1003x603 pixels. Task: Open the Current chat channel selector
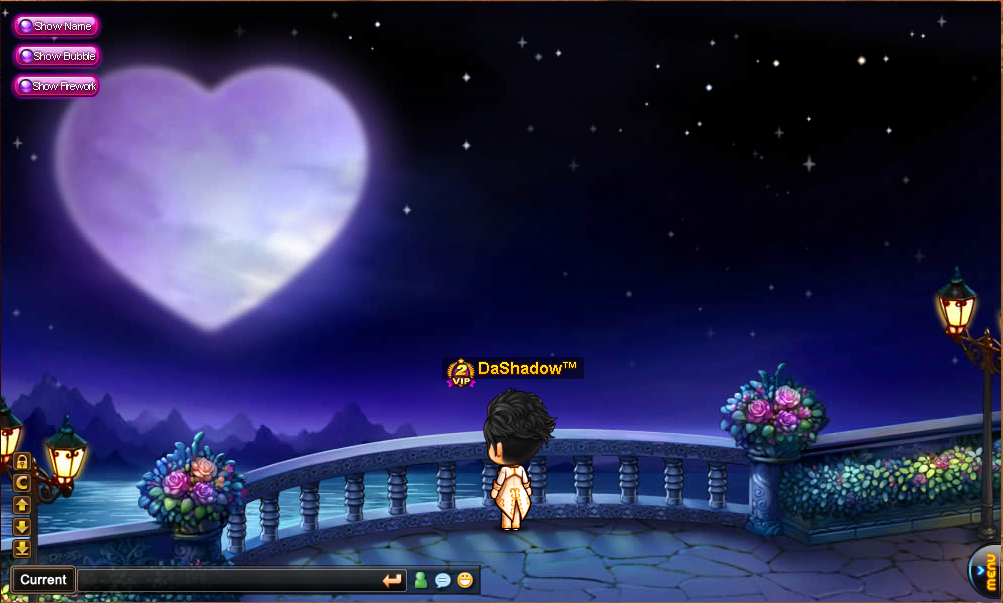(x=43, y=580)
